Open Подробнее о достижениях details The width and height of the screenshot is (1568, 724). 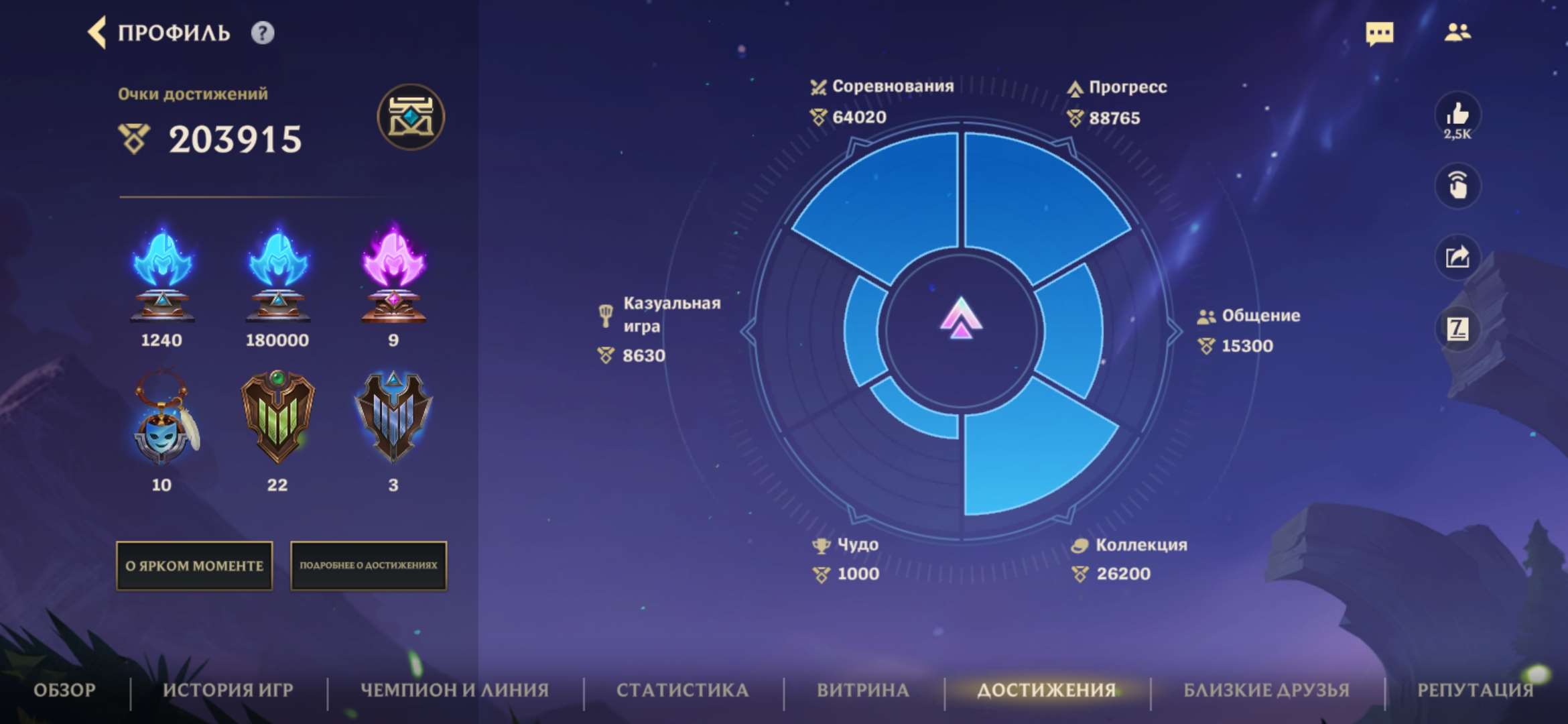(368, 566)
